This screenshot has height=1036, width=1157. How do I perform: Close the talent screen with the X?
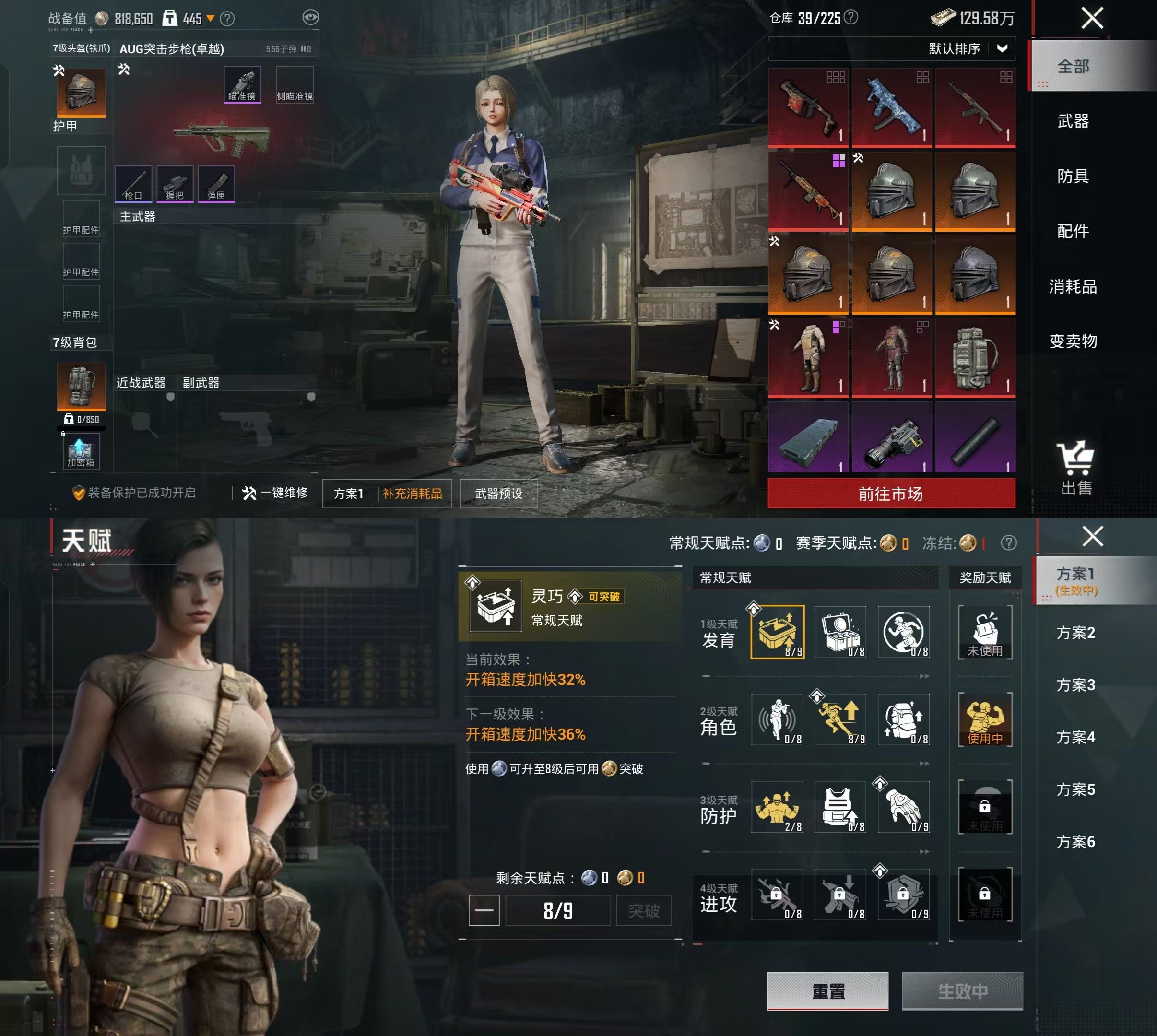click(1092, 536)
